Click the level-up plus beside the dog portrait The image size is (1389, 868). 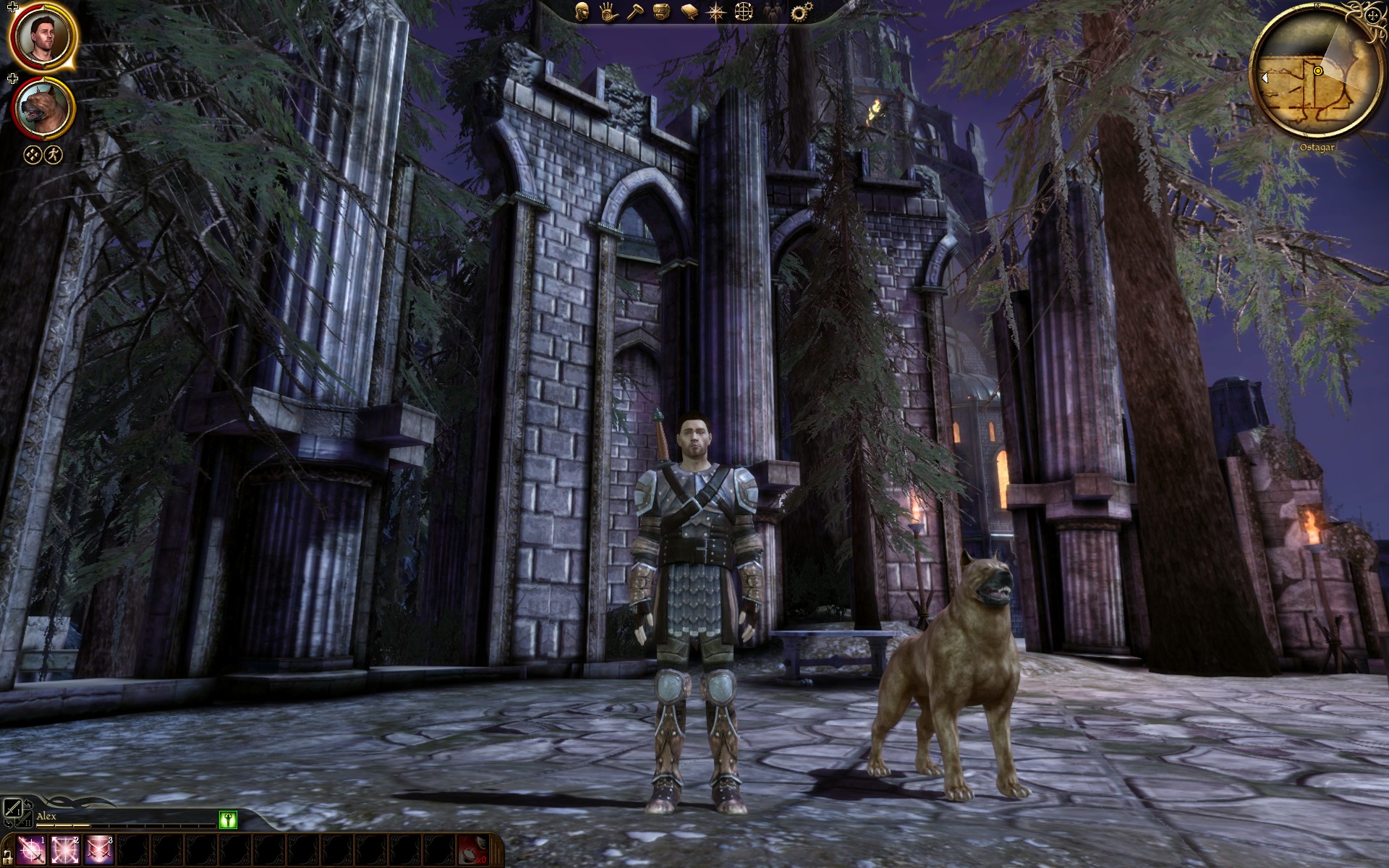pos(12,78)
